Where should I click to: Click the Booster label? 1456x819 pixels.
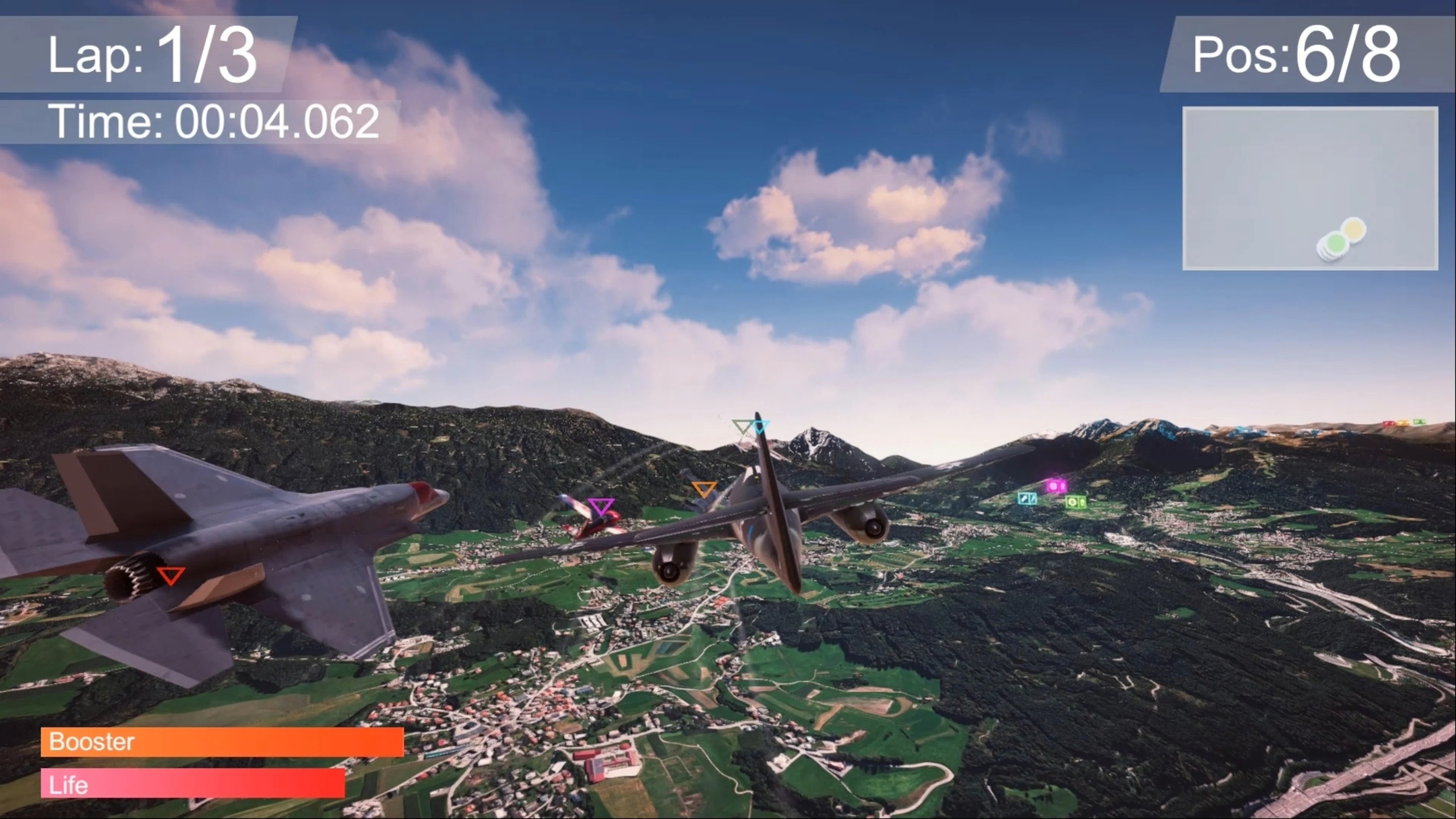[92, 742]
